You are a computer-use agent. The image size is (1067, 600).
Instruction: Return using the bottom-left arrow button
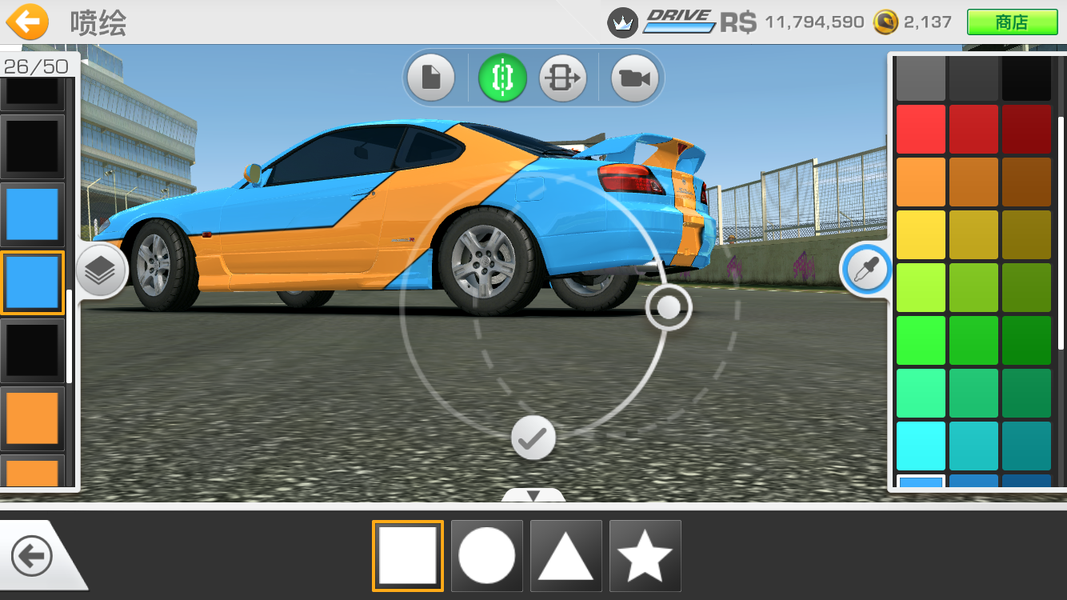(x=32, y=556)
